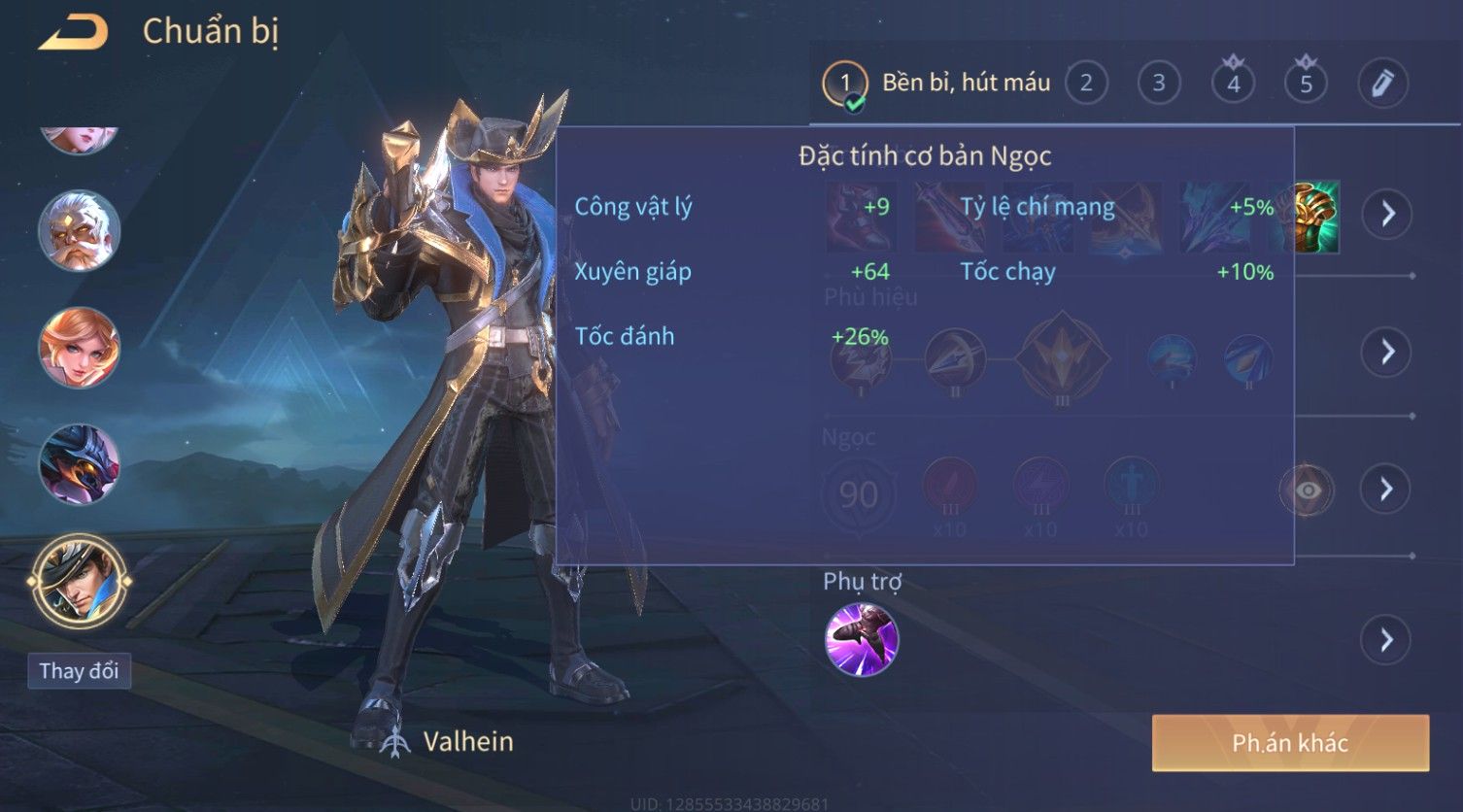This screenshot has width=1463, height=812.
Task: Edit the preset name with the pencil icon
Action: coord(1382,84)
